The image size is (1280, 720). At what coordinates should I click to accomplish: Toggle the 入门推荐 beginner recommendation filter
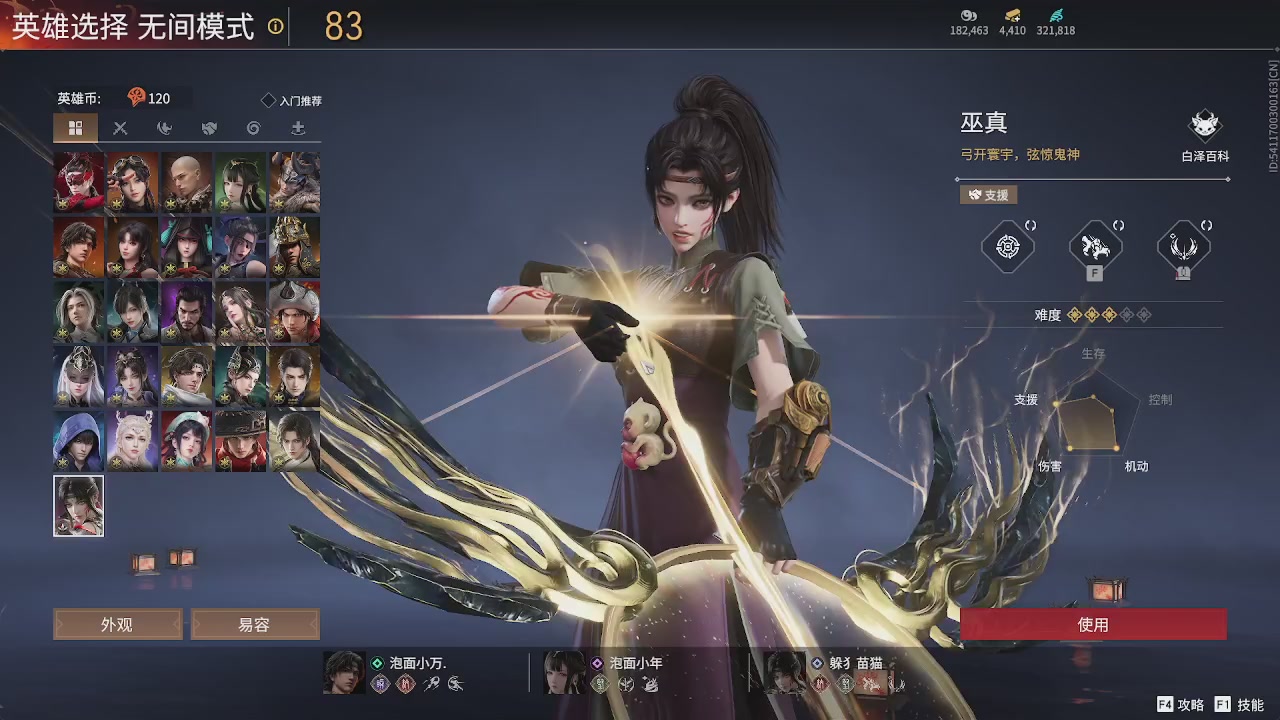295,99
